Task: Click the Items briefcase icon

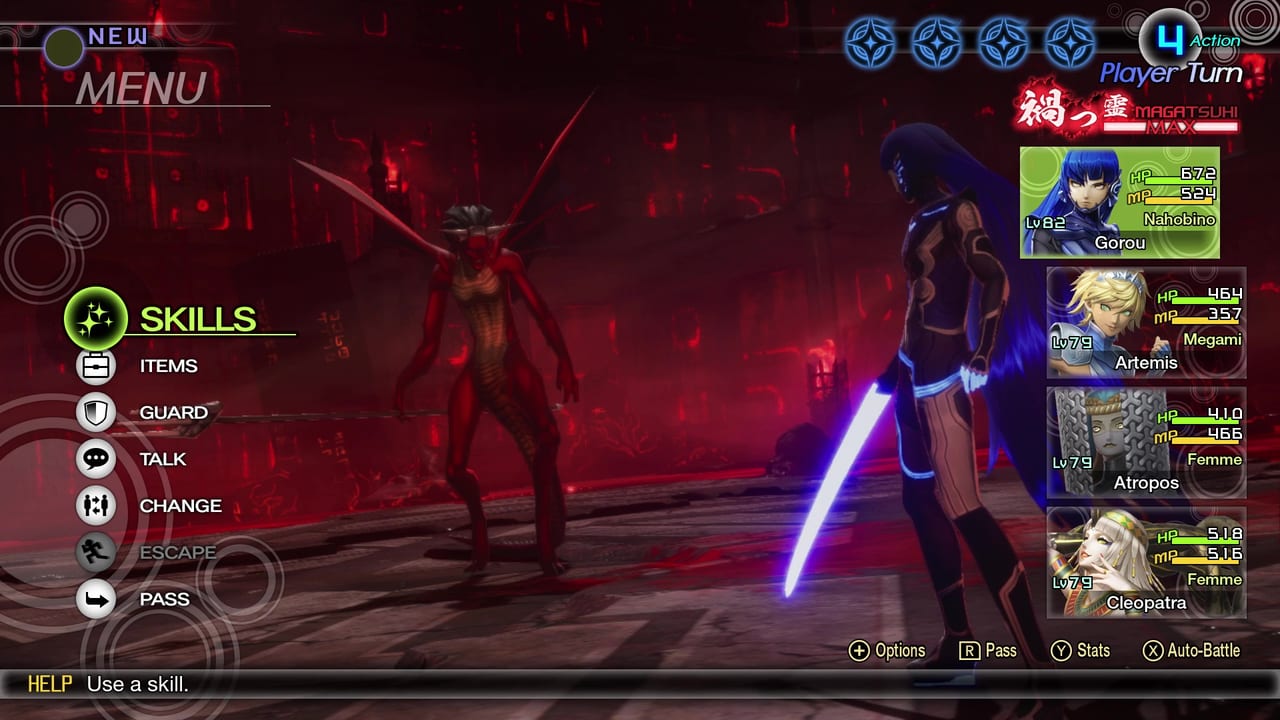Action: 95,366
